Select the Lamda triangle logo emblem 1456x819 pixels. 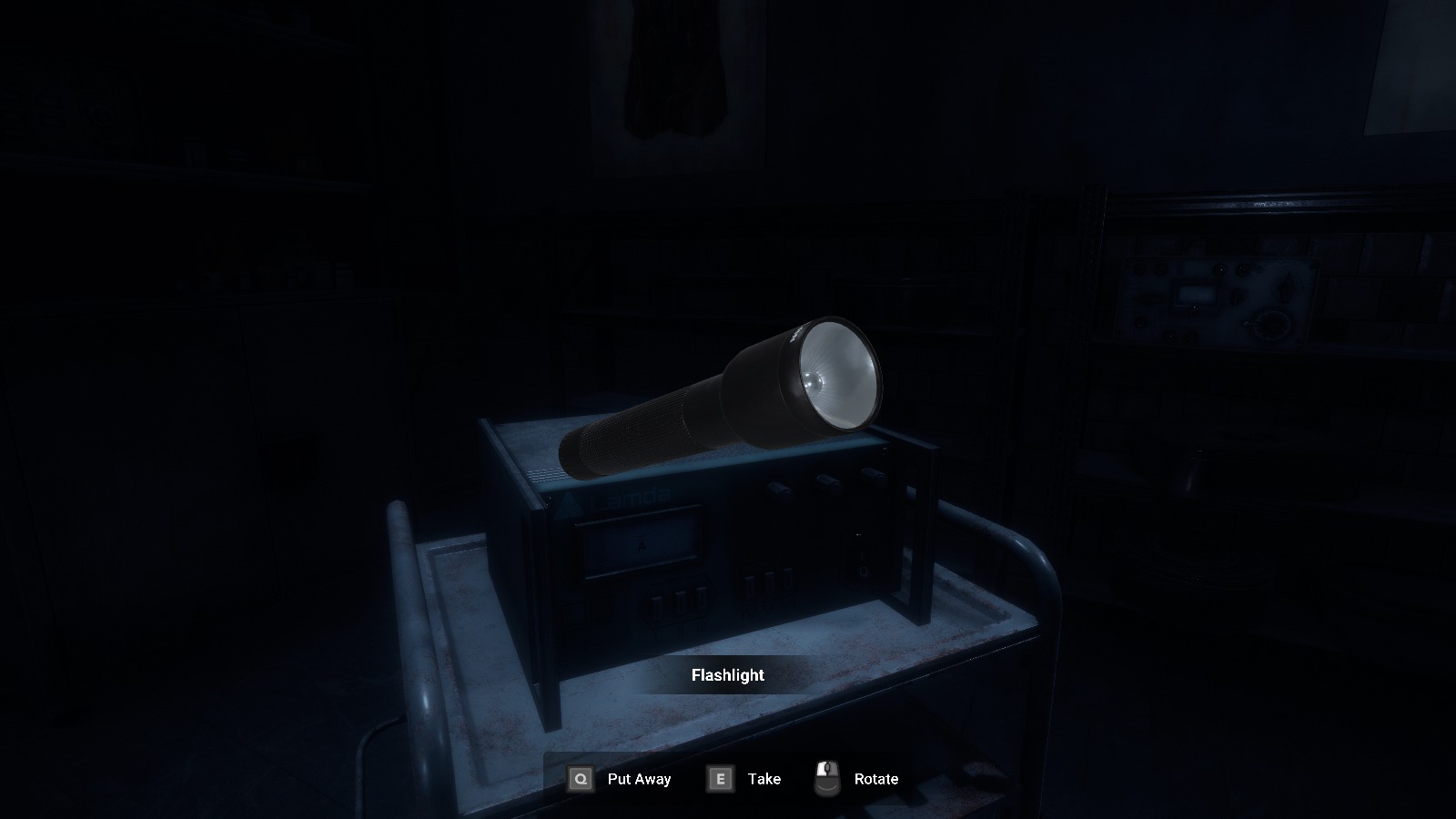[572, 501]
